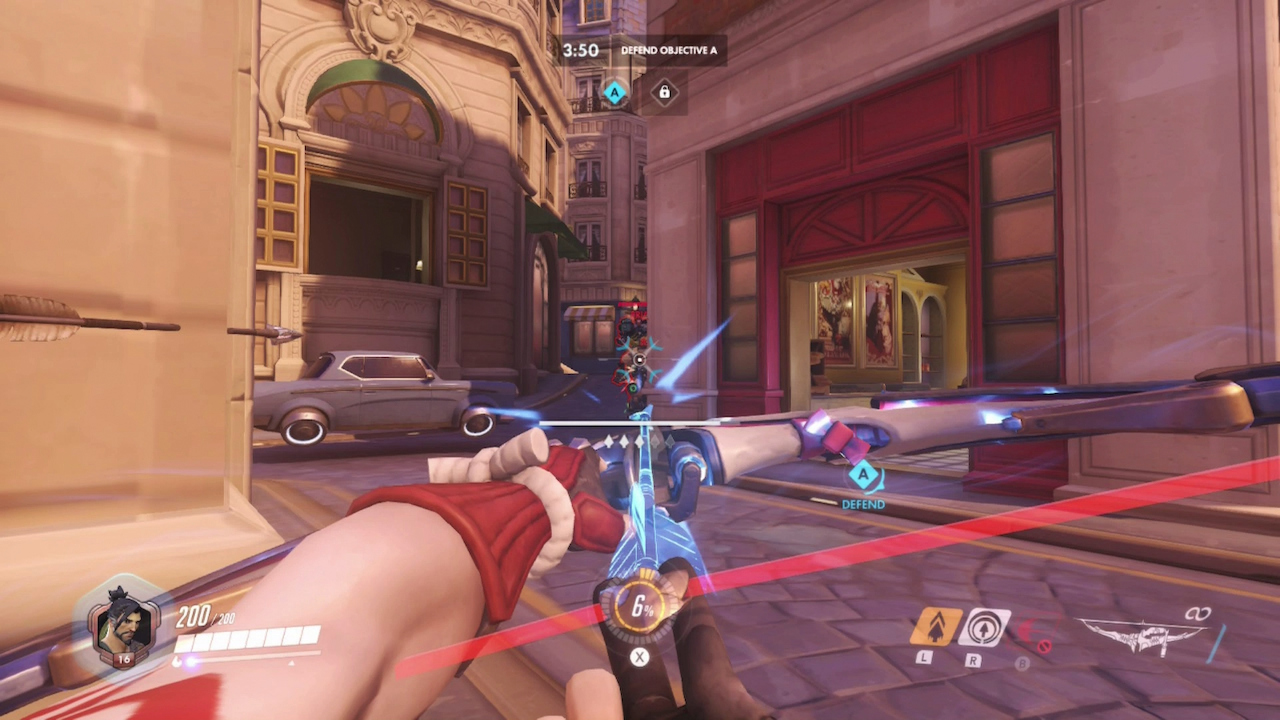Click the locked objective padlock icon
1280x720 pixels.
coord(663,94)
